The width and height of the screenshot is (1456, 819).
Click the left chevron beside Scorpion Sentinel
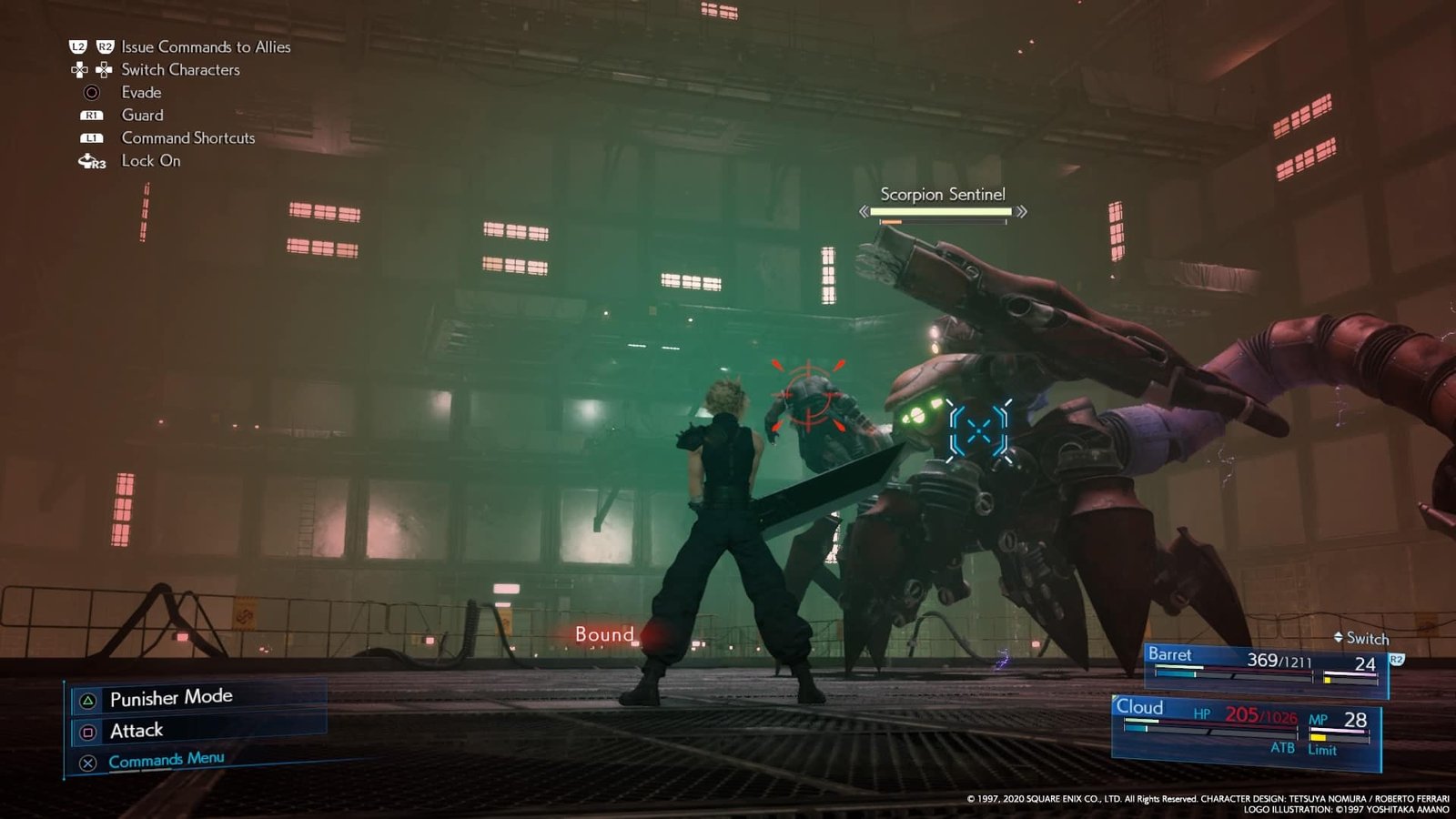pyautogui.click(x=864, y=211)
